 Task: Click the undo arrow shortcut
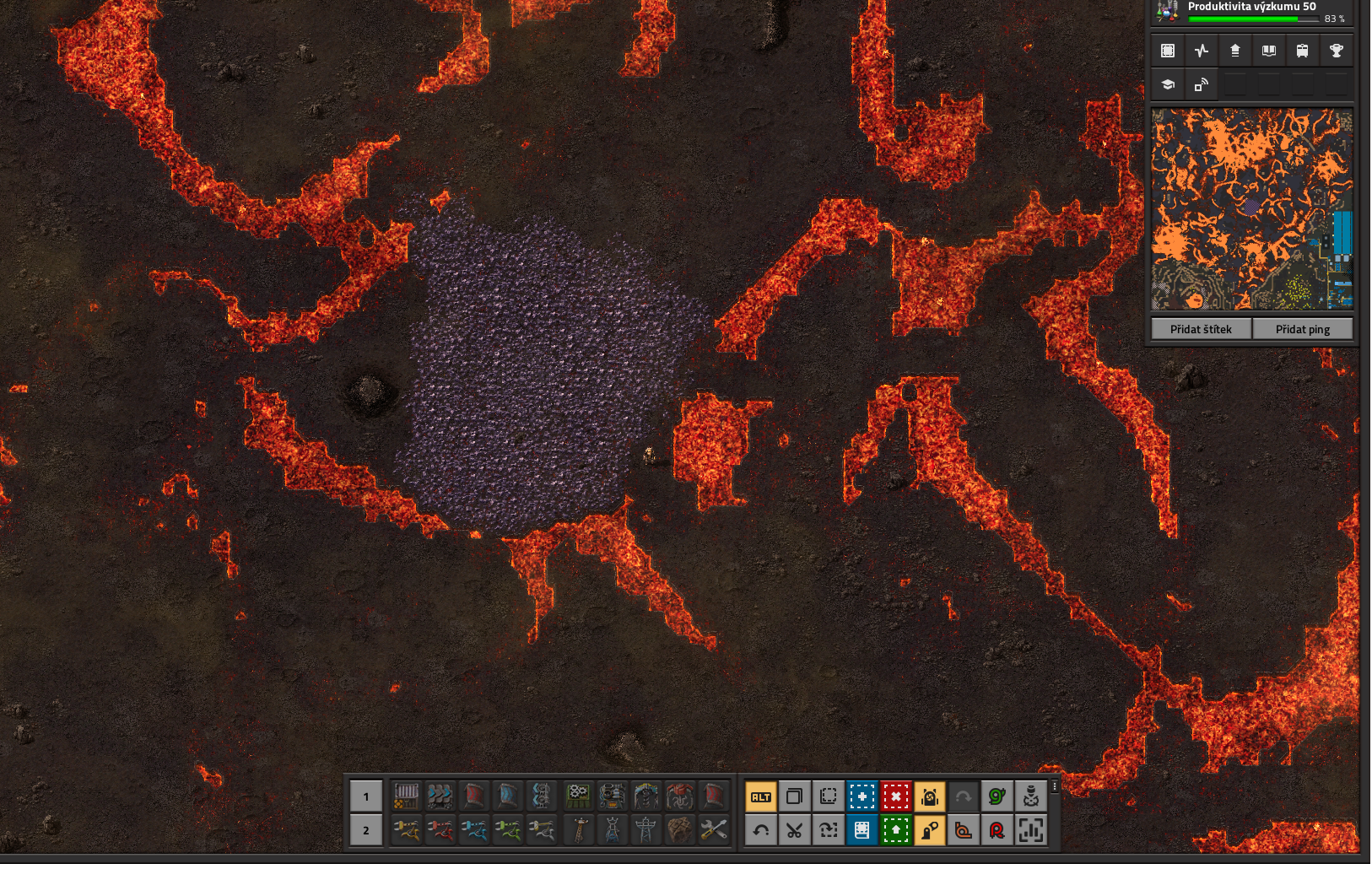pyautogui.click(x=761, y=830)
